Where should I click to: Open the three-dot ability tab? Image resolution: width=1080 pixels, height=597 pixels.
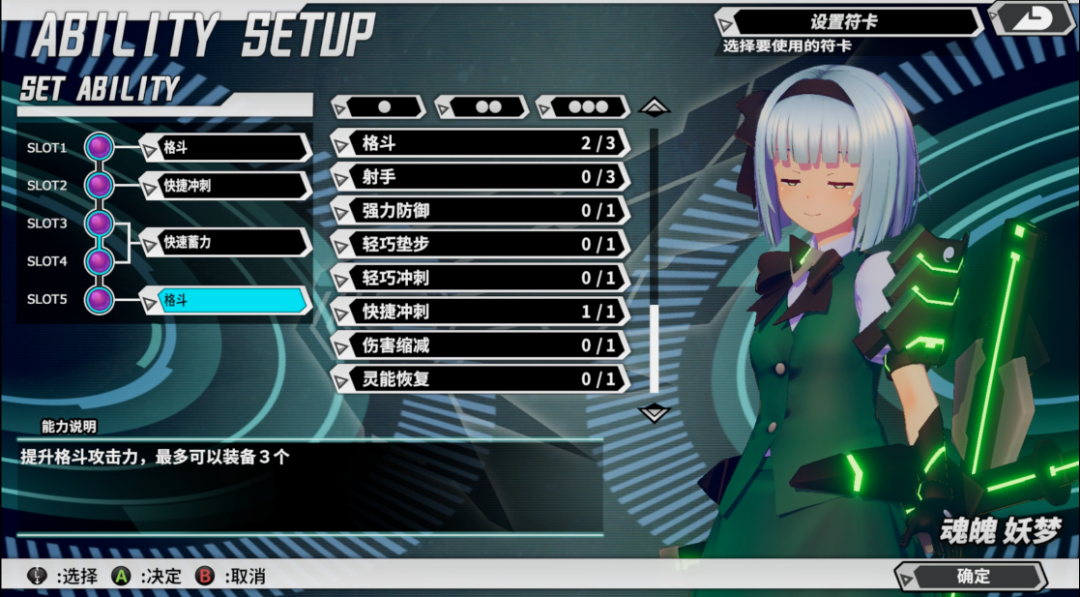click(586, 106)
